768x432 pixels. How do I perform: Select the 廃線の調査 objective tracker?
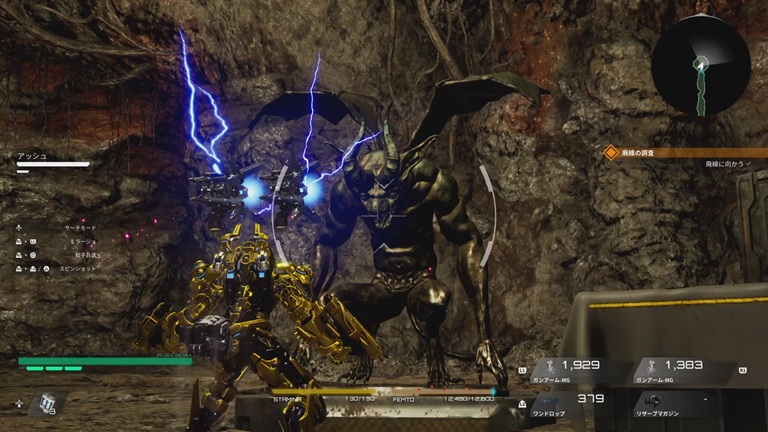(684, 153)
